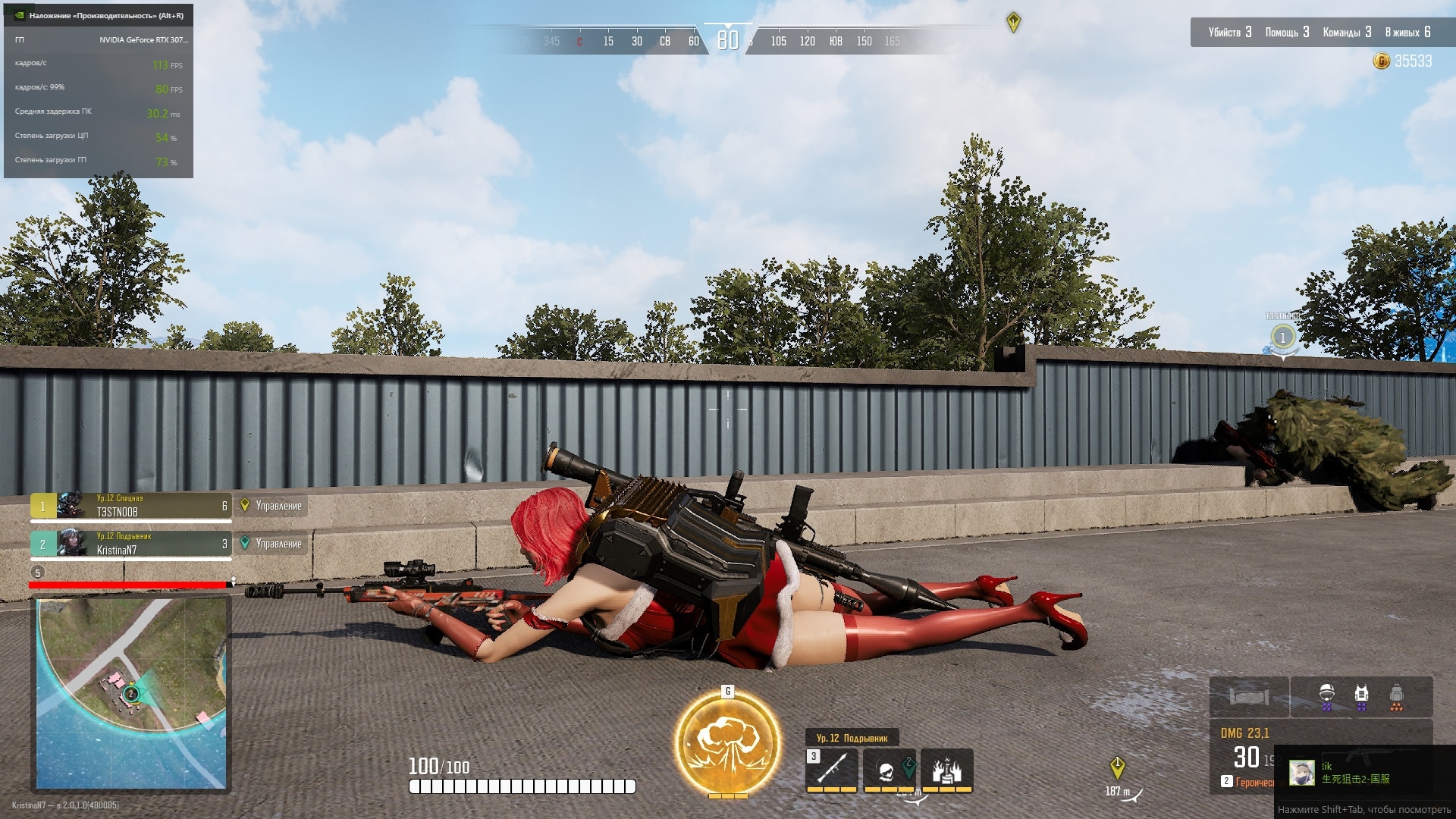Viewport: 1456px width, 819px height.
Task: Click the teal marker beside KristinaN7
Action: pos(245,543)
